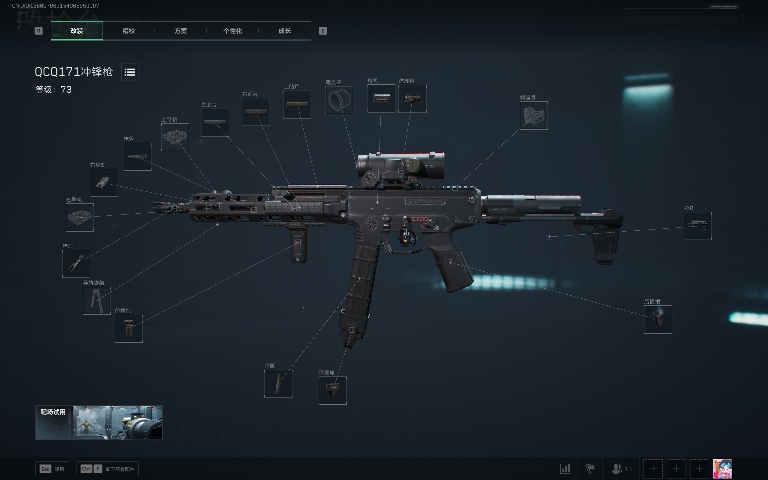The image size is (768, 480).
Task: Select the muzzle device attachment slot
Action: [x=80, y=216]
